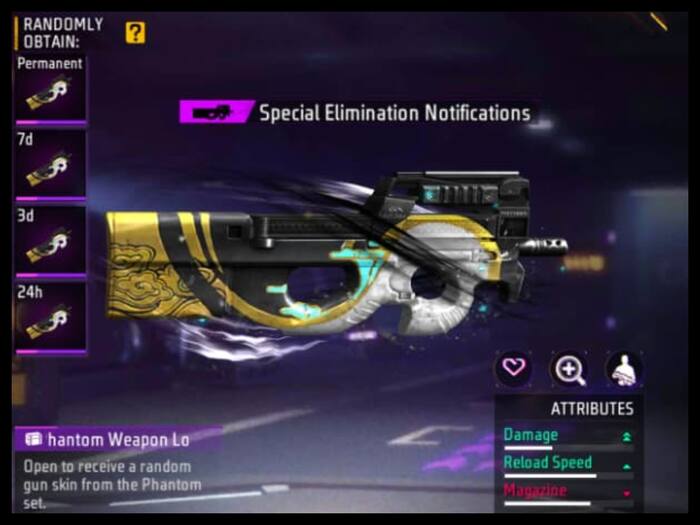The height and width of the screenshot is (525, 700).
Task: Click the heart favorite button
Action: point(513,368)
